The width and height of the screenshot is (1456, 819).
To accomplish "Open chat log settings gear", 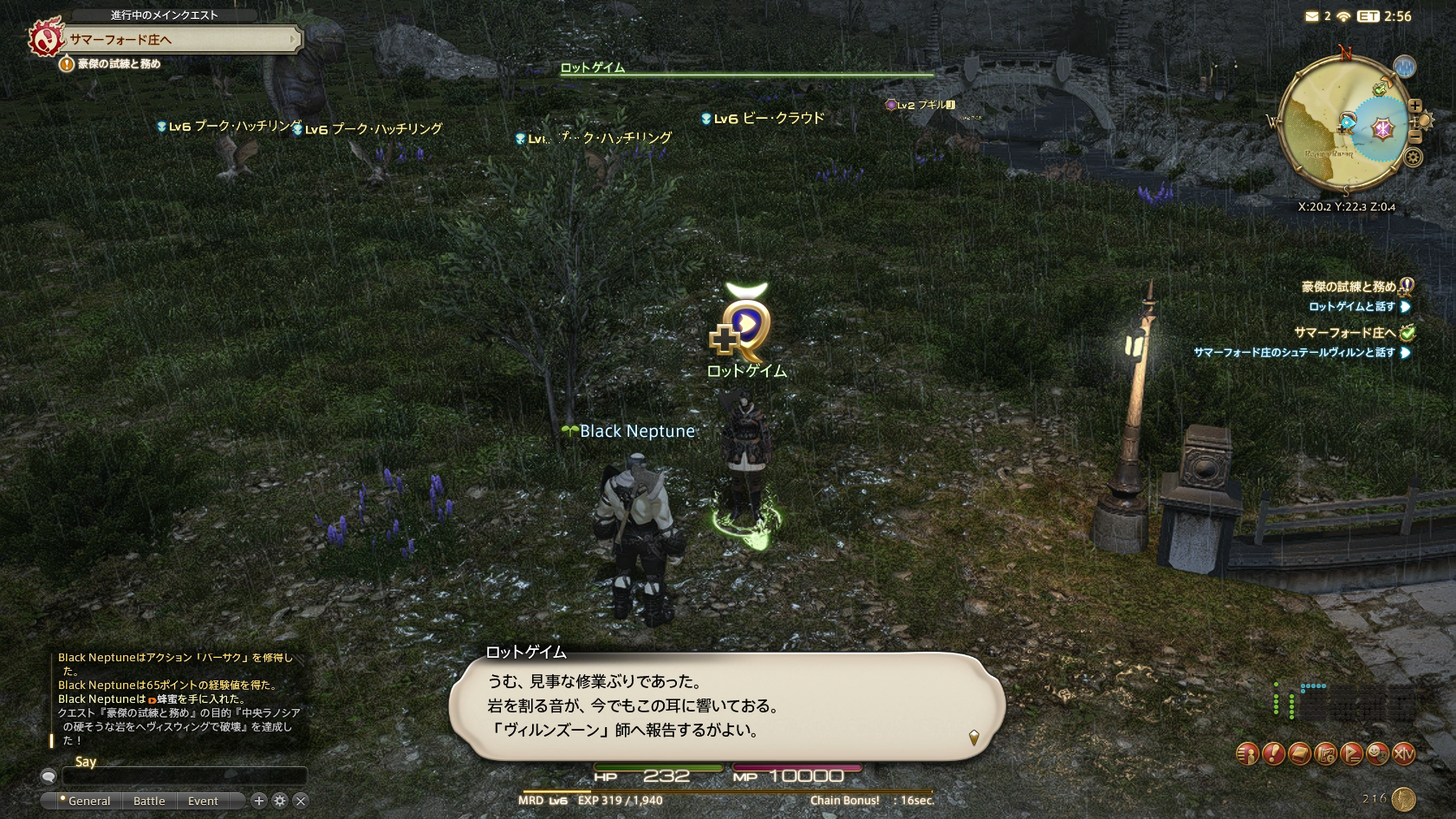I will coord(279,801).
